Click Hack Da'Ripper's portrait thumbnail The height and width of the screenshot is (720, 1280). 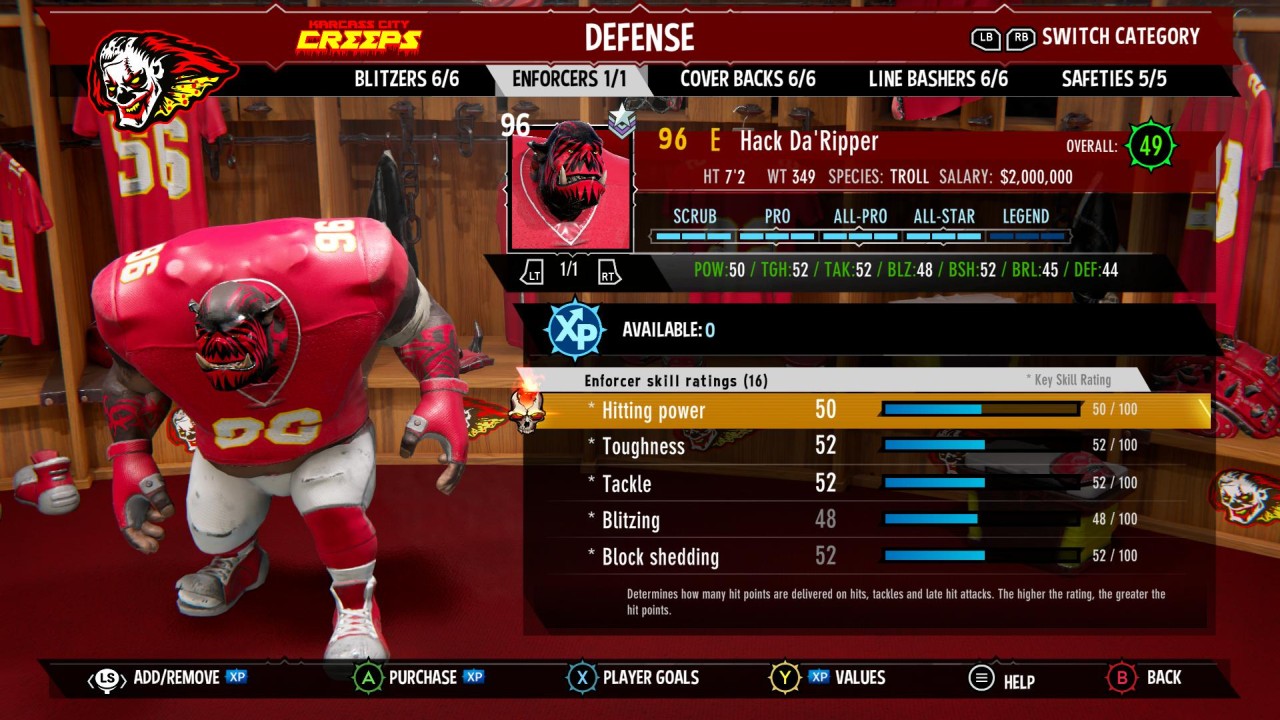570,187
